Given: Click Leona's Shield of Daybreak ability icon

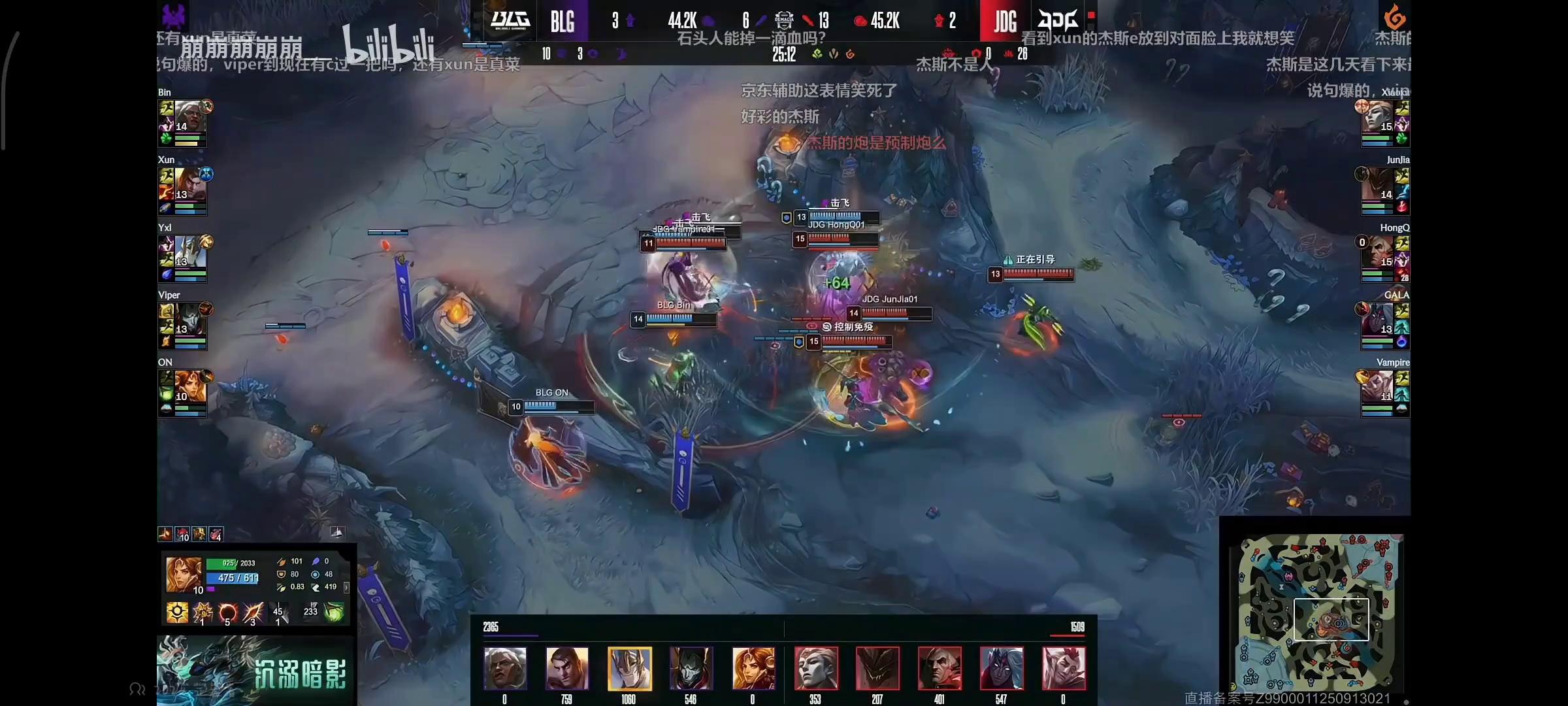Looking at the screenshot, I should point(203,613).
